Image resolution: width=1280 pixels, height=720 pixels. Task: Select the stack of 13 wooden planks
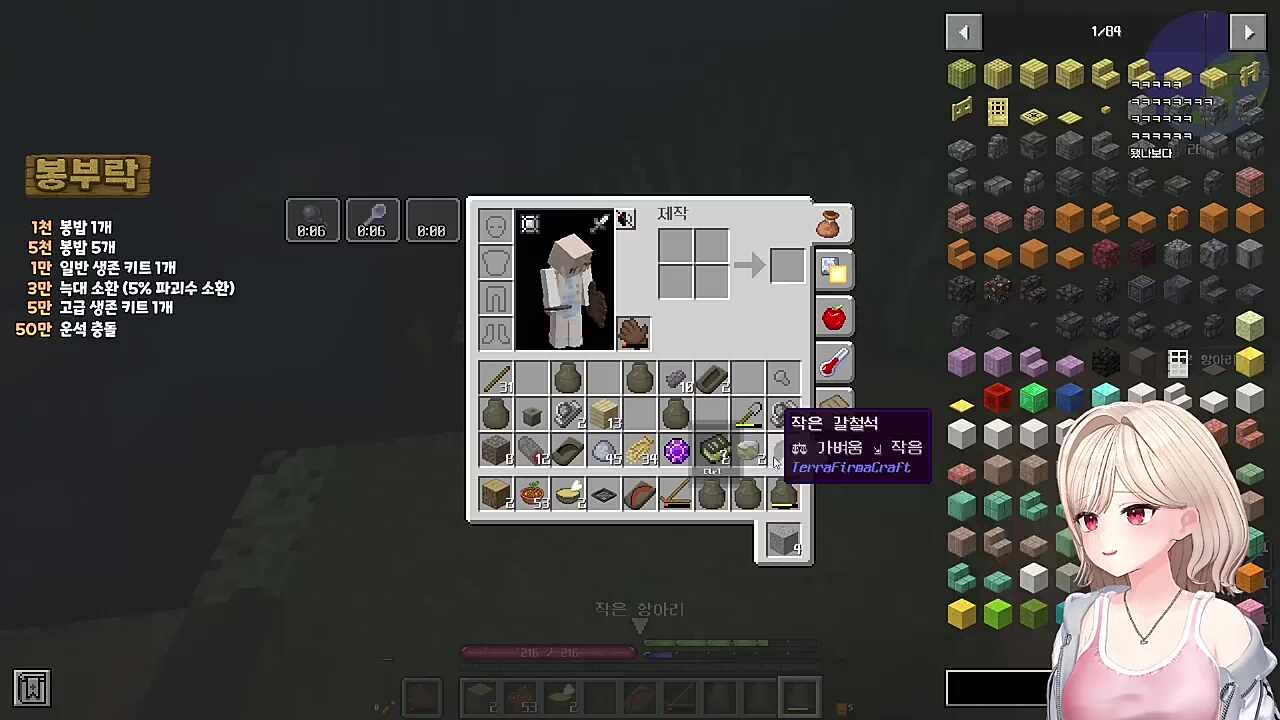point(604,414)
